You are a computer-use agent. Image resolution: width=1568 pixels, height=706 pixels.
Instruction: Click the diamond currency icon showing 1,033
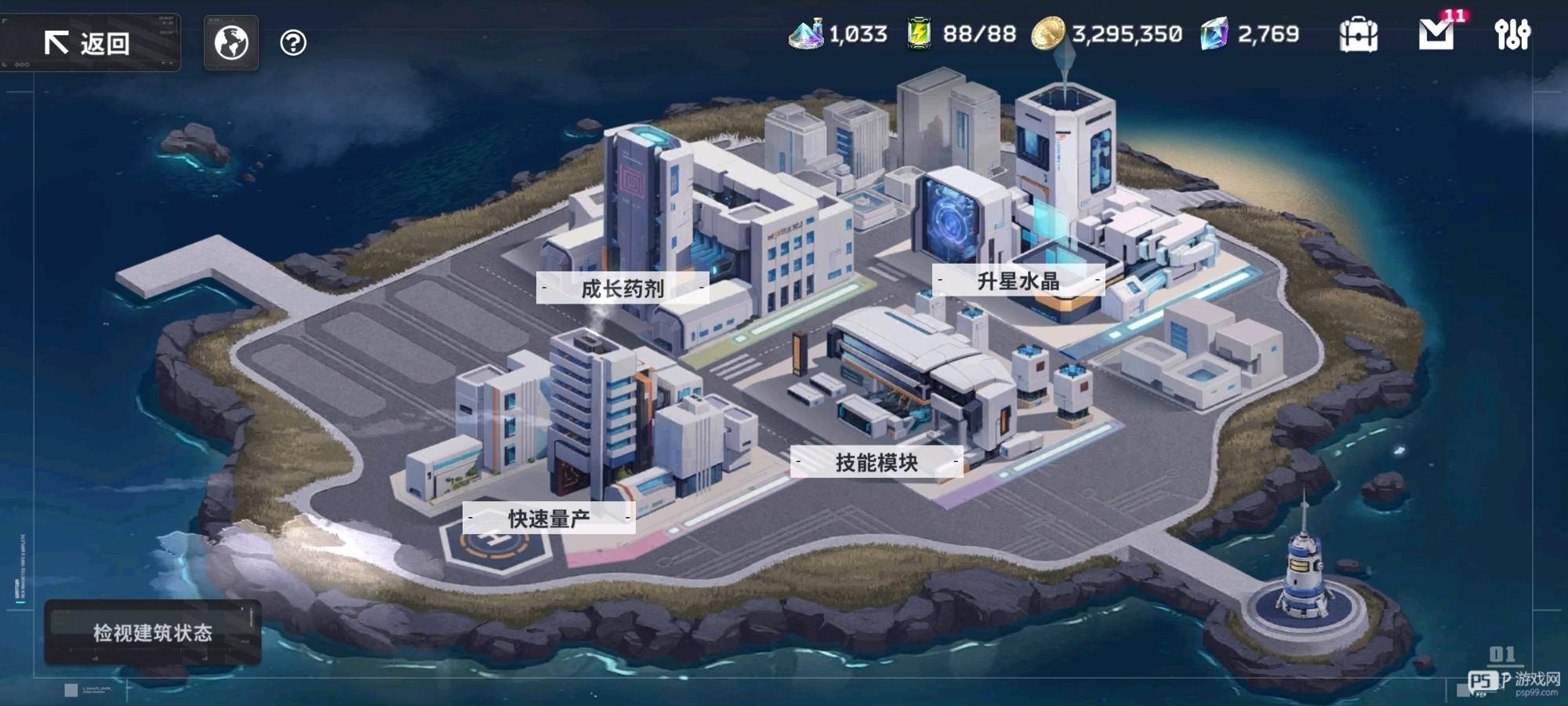(807, 35)
